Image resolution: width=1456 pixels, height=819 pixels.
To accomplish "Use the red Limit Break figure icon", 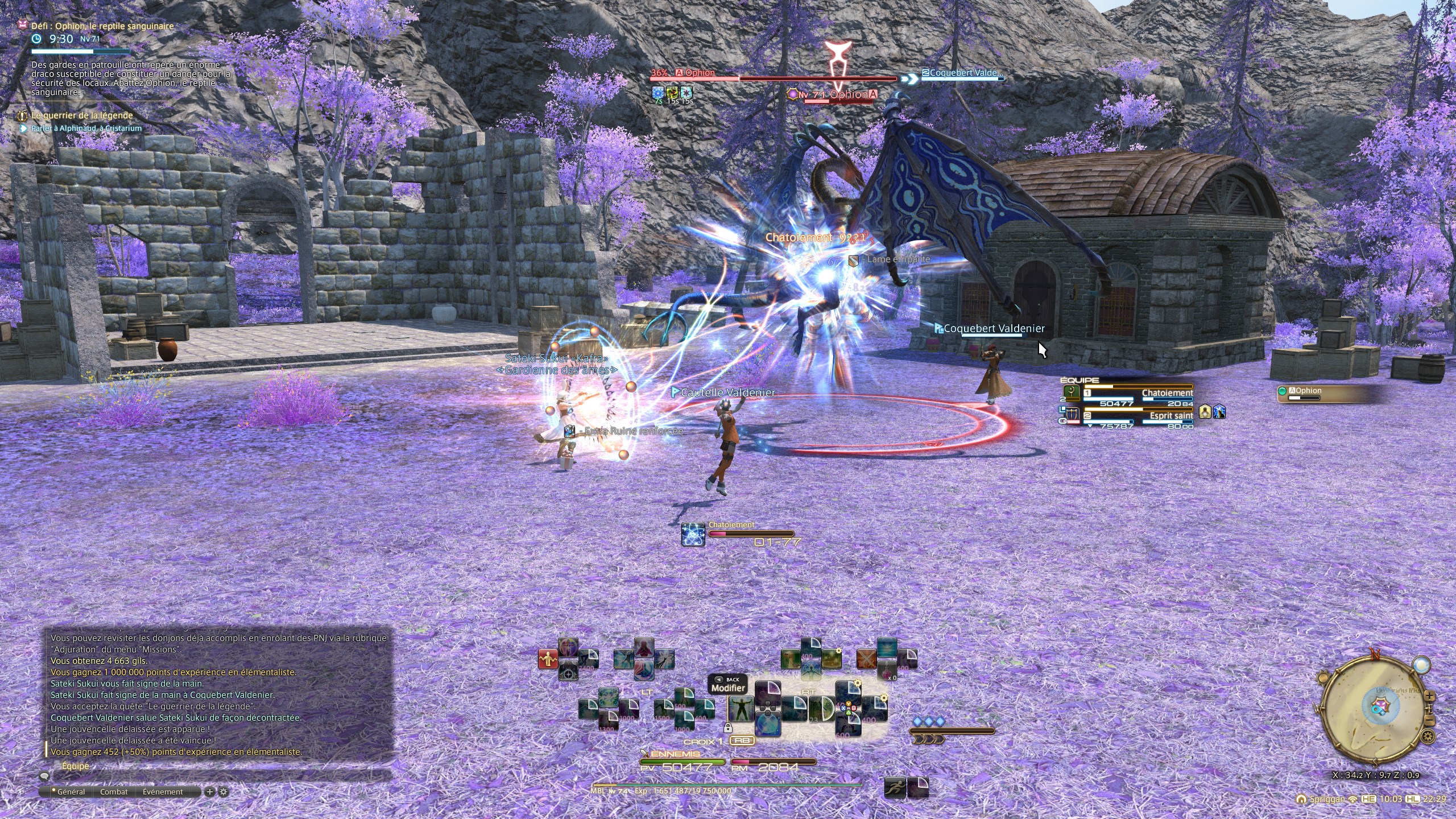I will pyautogui.click(x=548, y=659).
